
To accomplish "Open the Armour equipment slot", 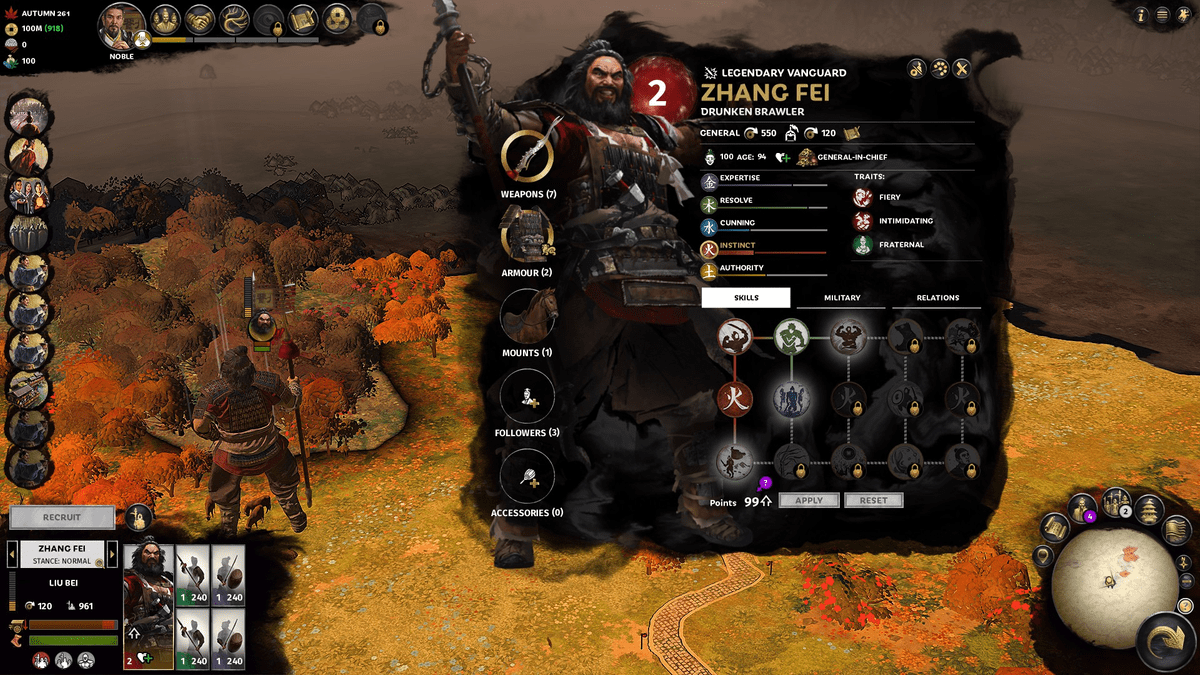I will (527, 236).
